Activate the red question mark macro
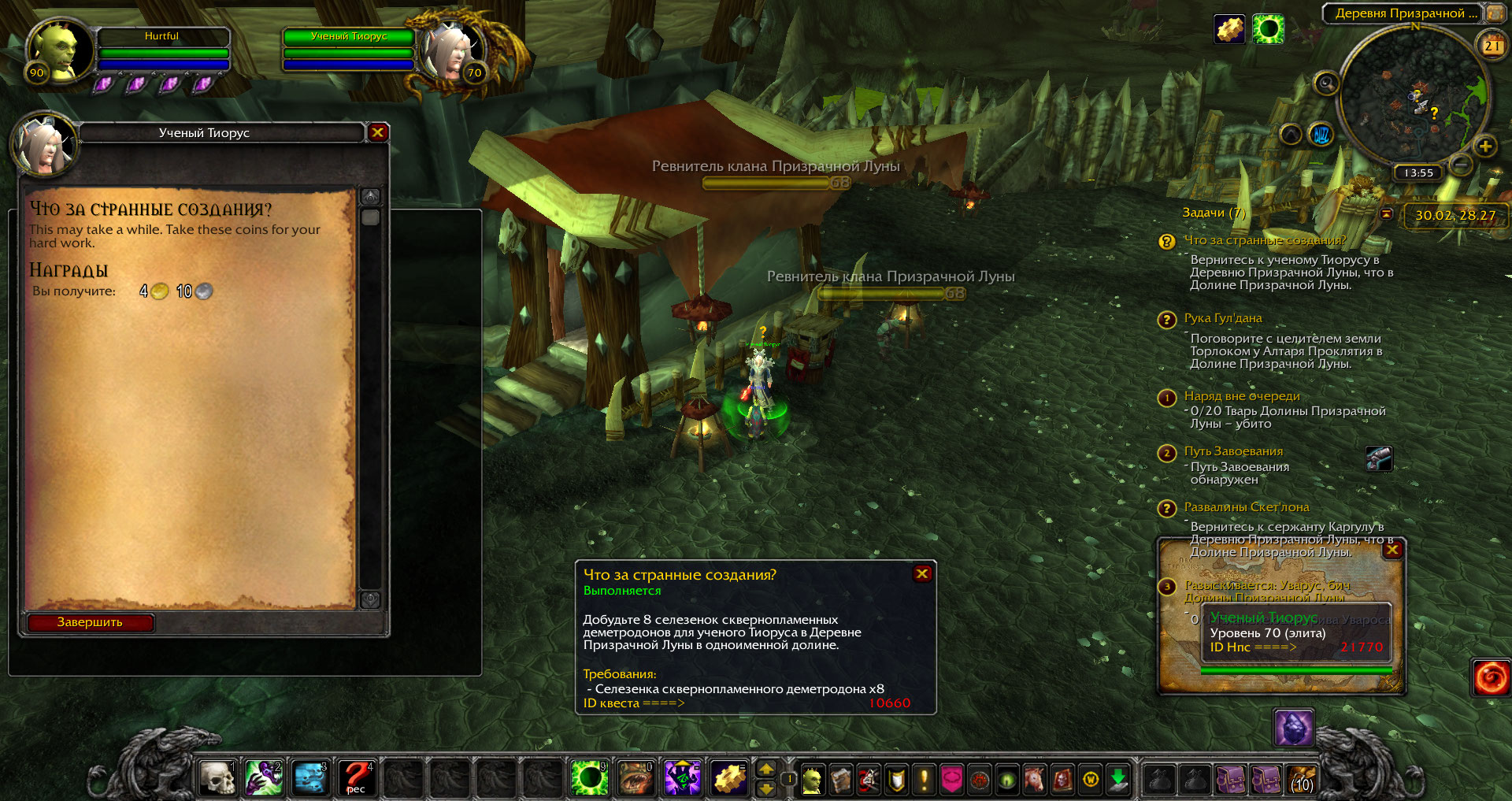The width and height of the screenshot is (1512, 801). coord(357,778)
